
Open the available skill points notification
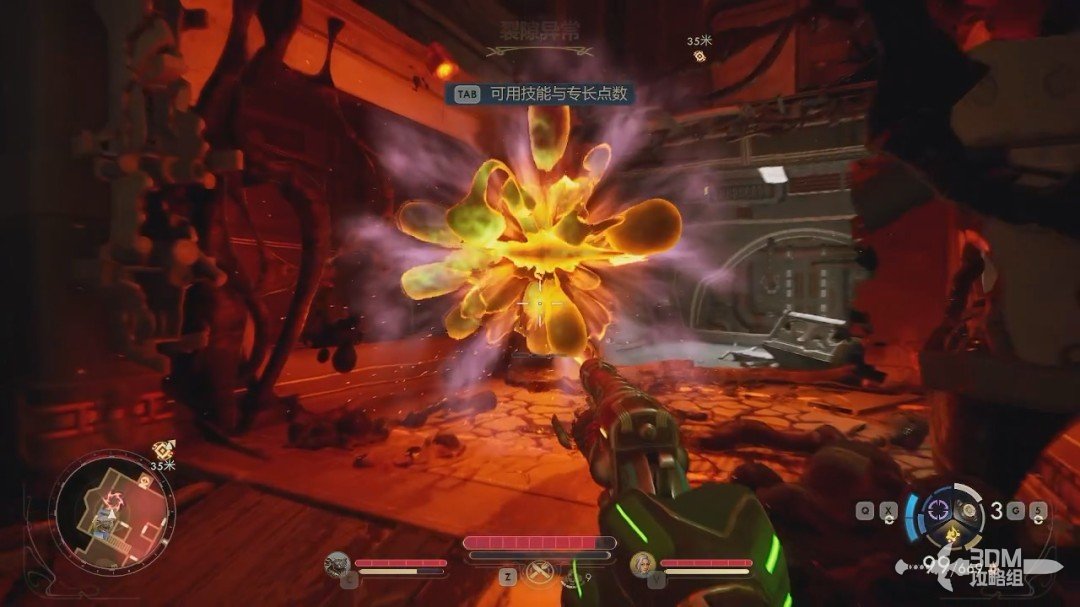pyautogui.click(x=543, y=94)
